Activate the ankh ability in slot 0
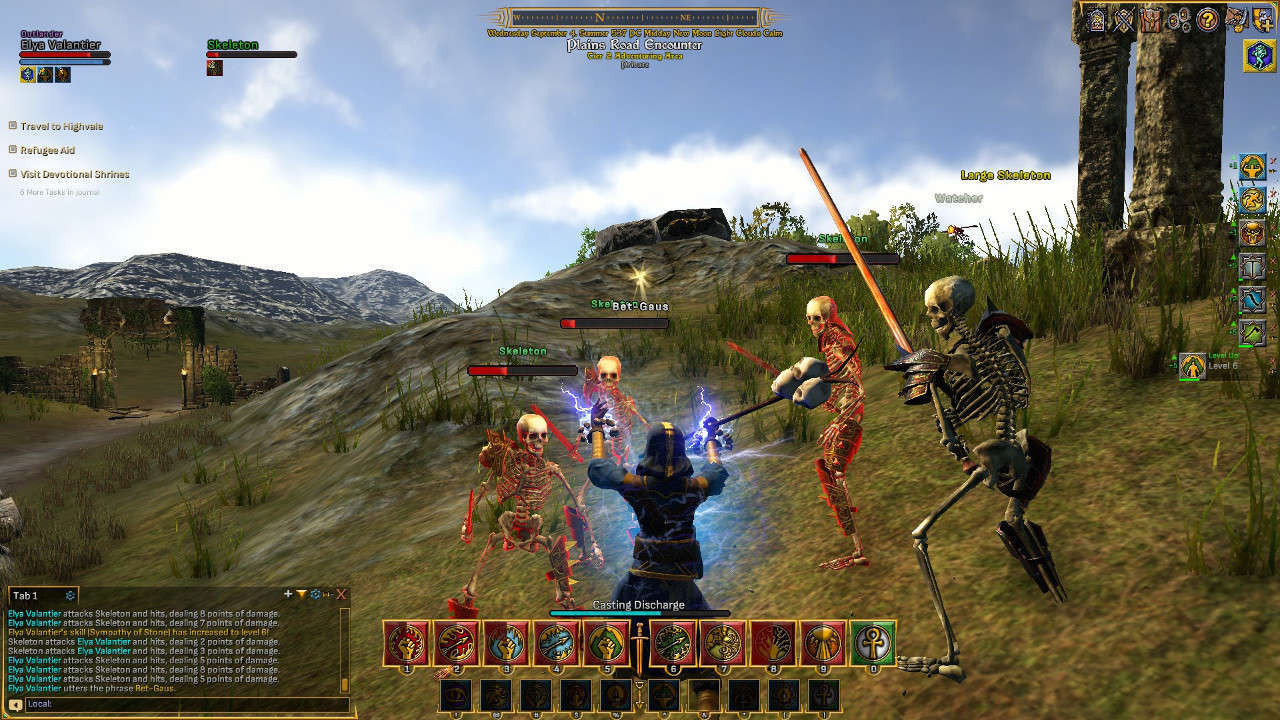The width and height of the screenshot is (1280, 720). [x=873, y=643]
